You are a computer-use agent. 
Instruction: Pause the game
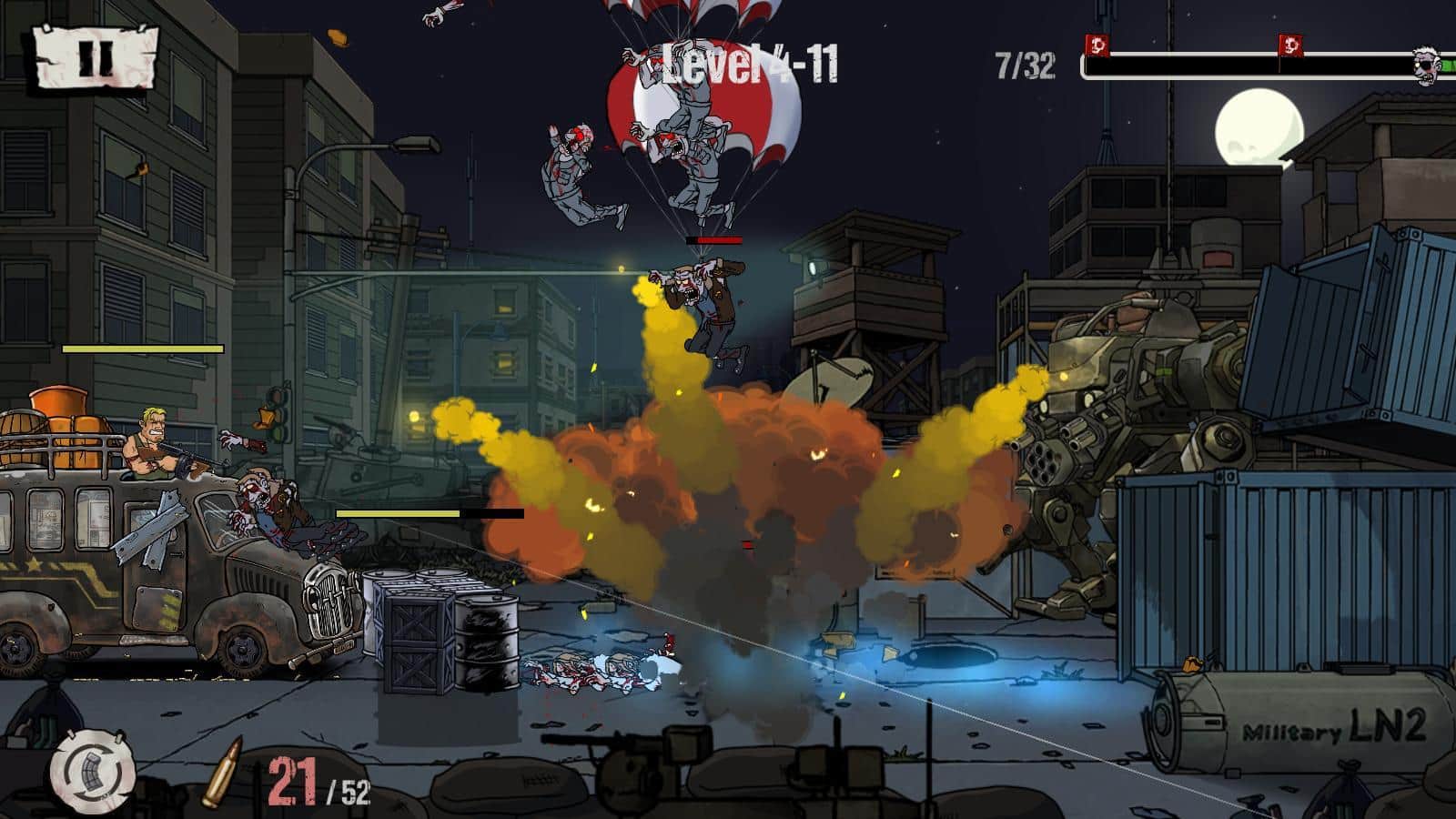pos(96,56)
